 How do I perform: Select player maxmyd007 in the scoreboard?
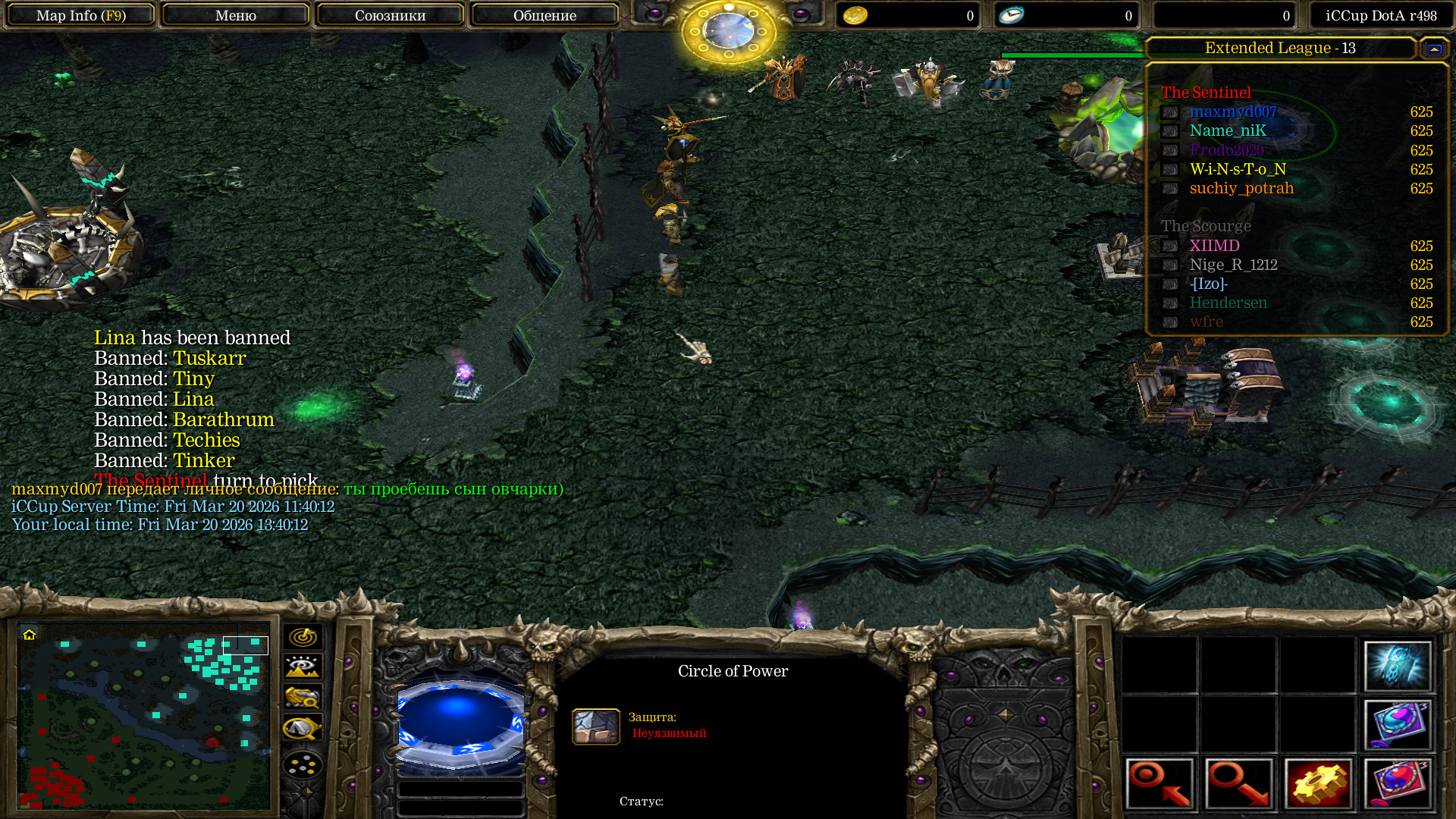[1233, 112]
